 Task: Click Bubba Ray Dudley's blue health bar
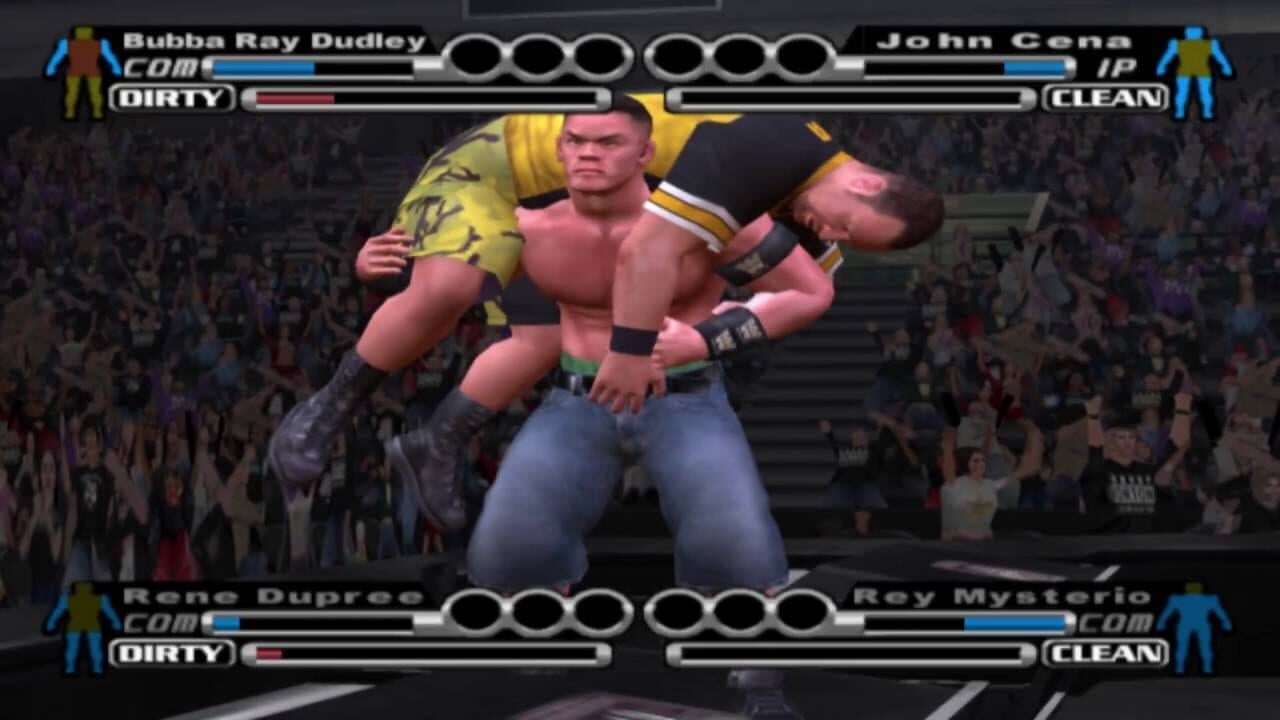tap(262, 68)
